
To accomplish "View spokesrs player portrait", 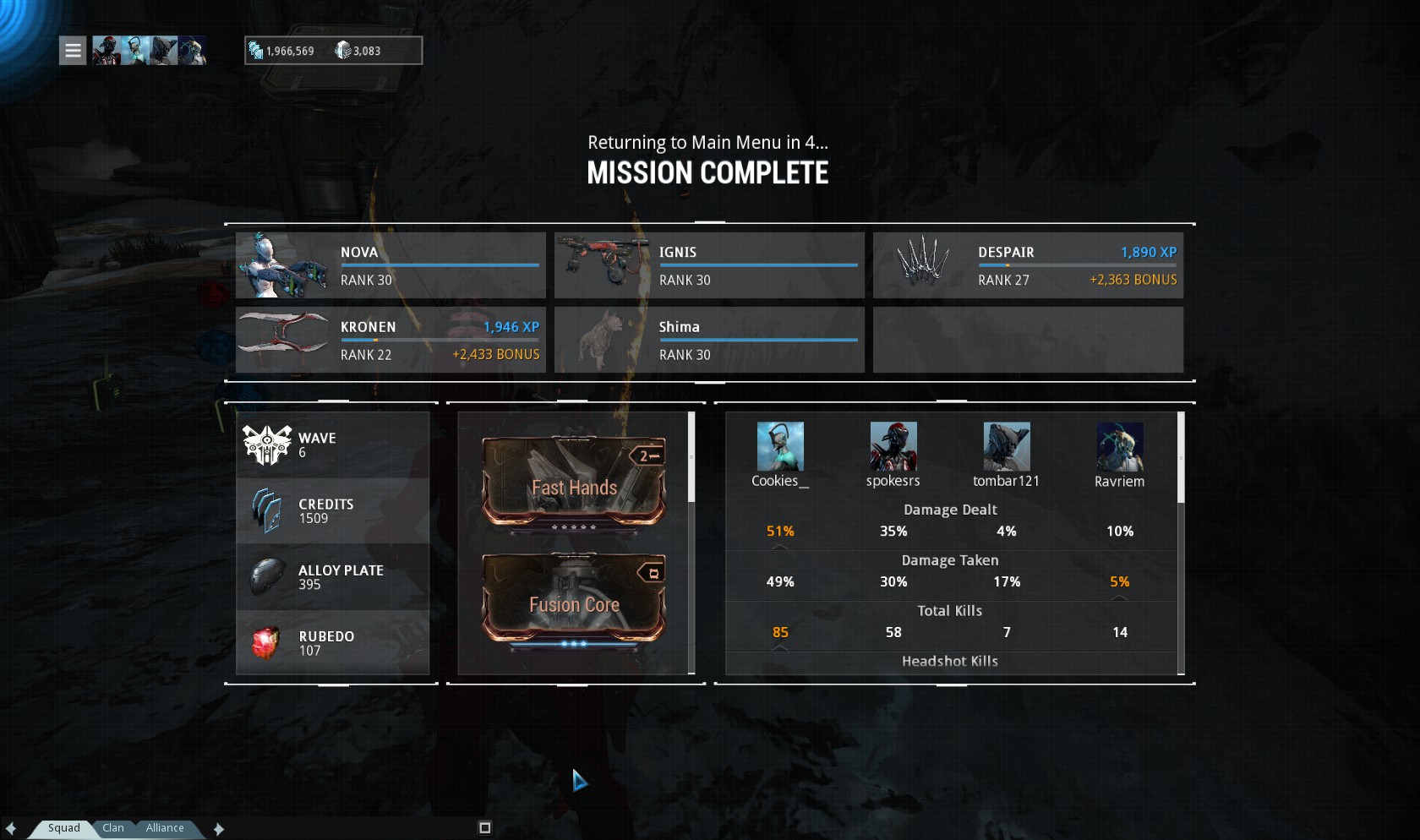I will tap(893, 446).
